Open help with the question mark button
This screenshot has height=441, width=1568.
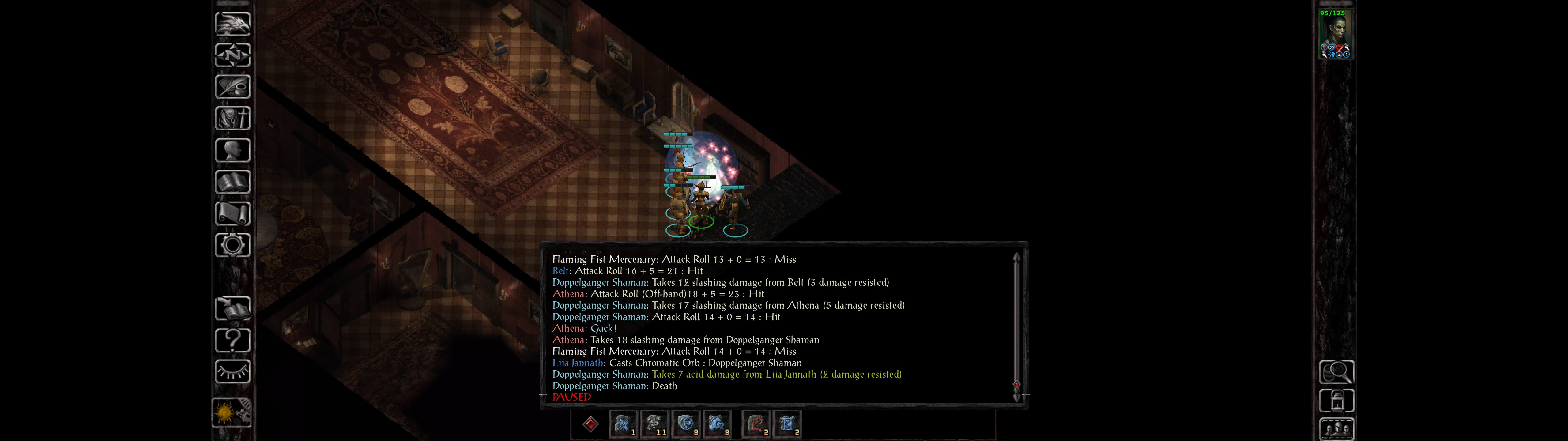(232, 341)
